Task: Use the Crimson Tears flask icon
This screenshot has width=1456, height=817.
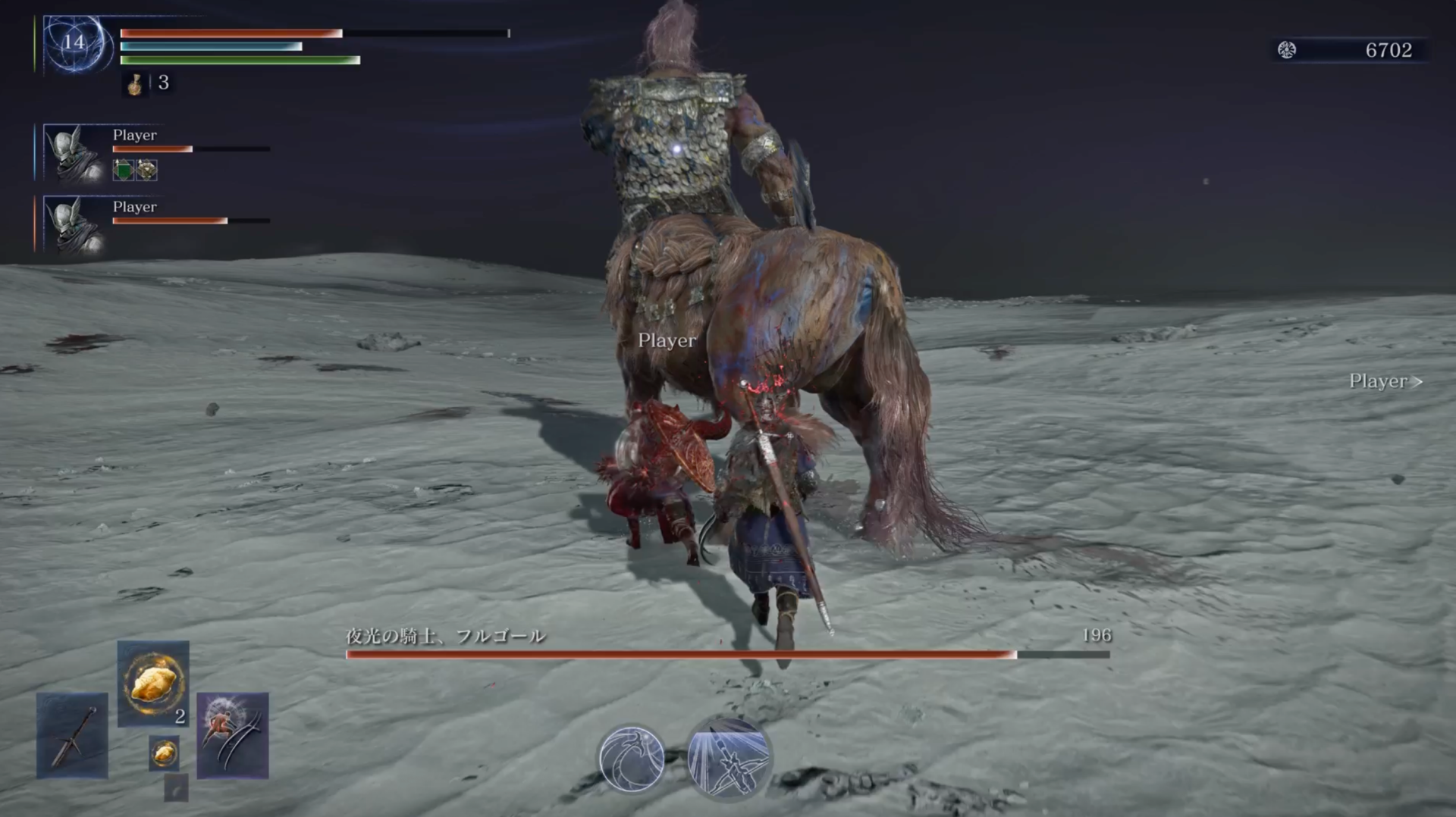Action: [133, 86]
